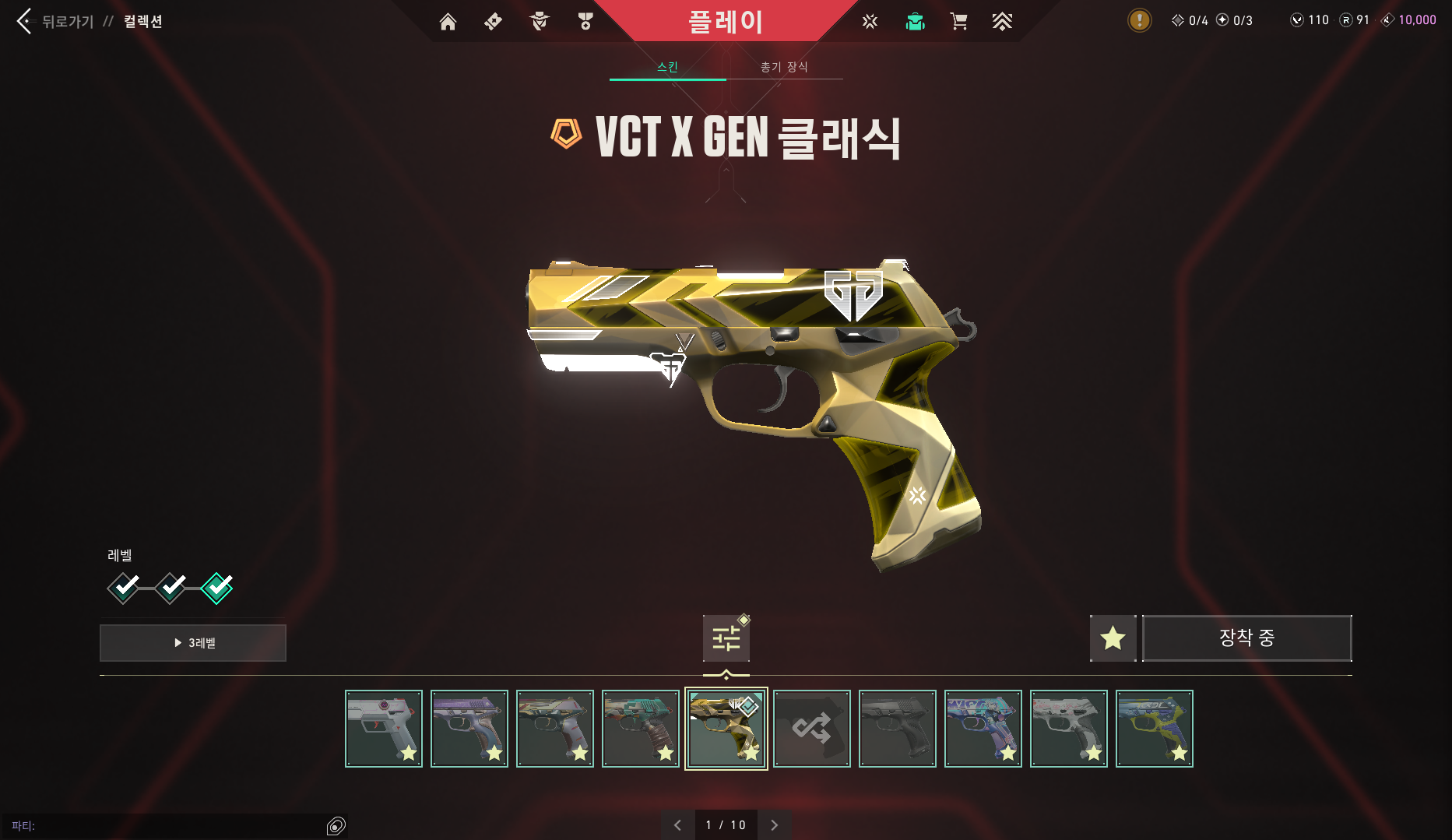Open the Home screen icon
Screen dimensions: 1452x840
448,22
